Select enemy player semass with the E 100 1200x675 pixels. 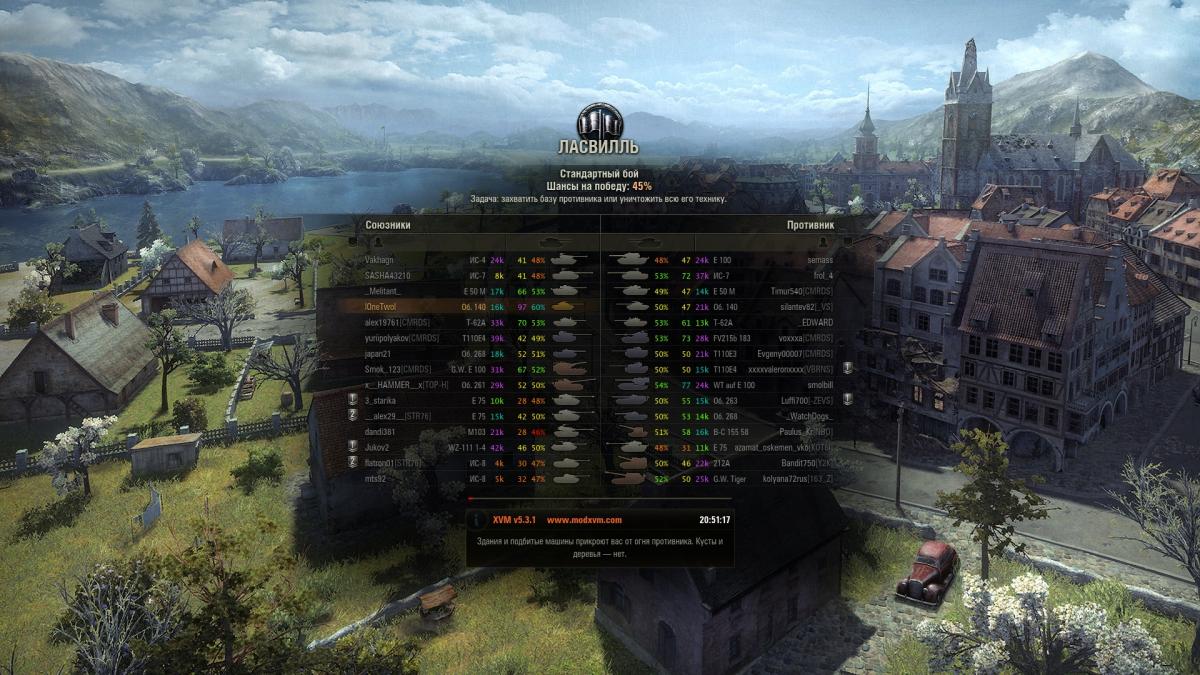point(819,260)
